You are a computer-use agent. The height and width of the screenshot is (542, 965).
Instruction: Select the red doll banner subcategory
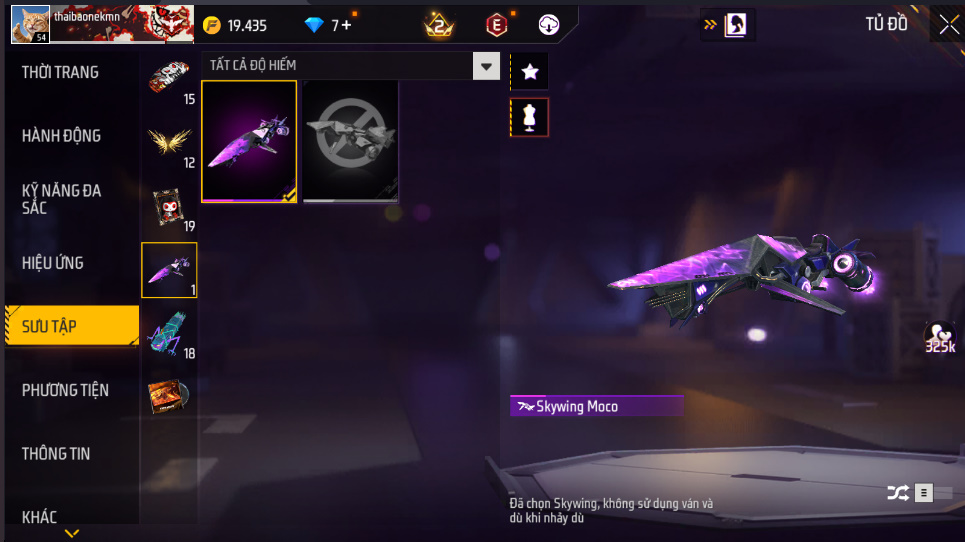(x=169, y=207)
